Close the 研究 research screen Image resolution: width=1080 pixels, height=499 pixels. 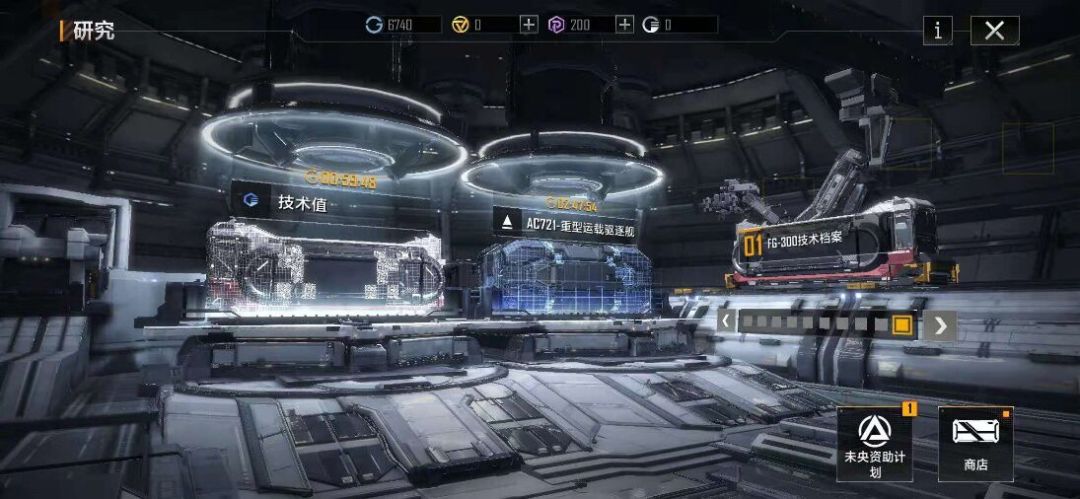point(994,30)
